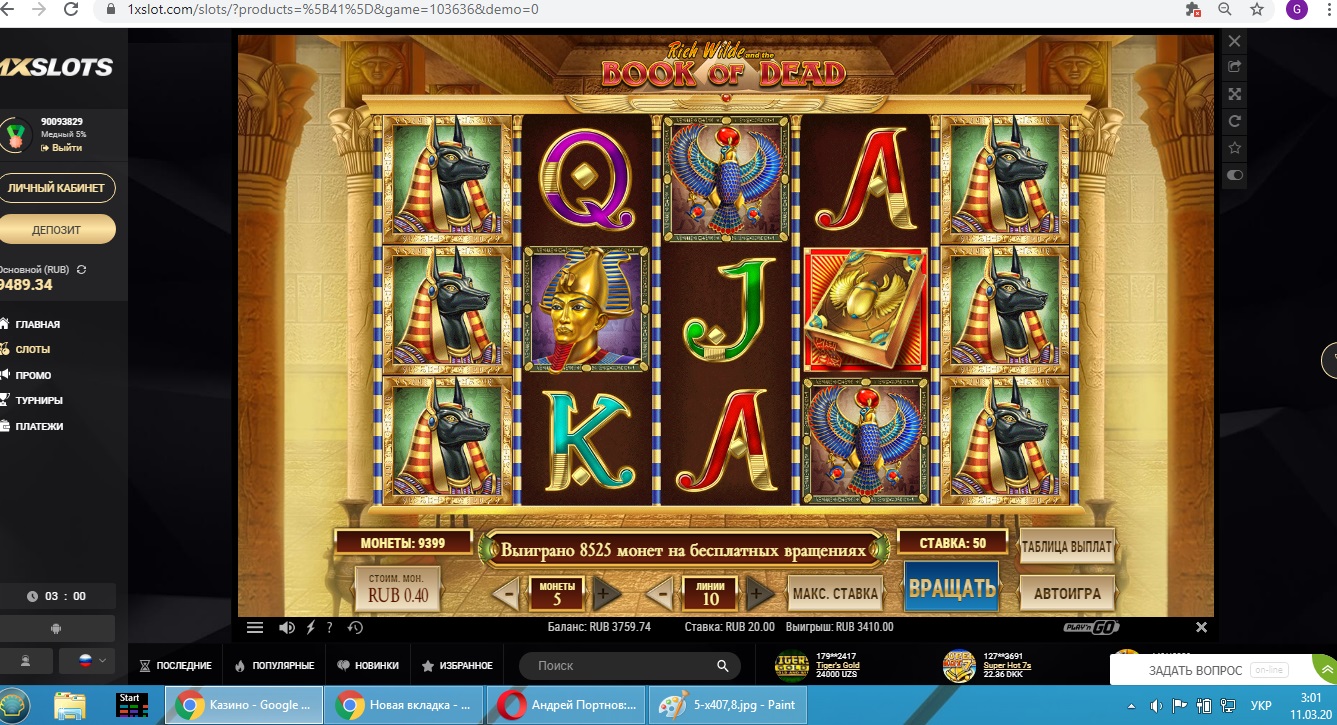Spin the reels with the ВРАЩАТЬ button

[951, 588]
